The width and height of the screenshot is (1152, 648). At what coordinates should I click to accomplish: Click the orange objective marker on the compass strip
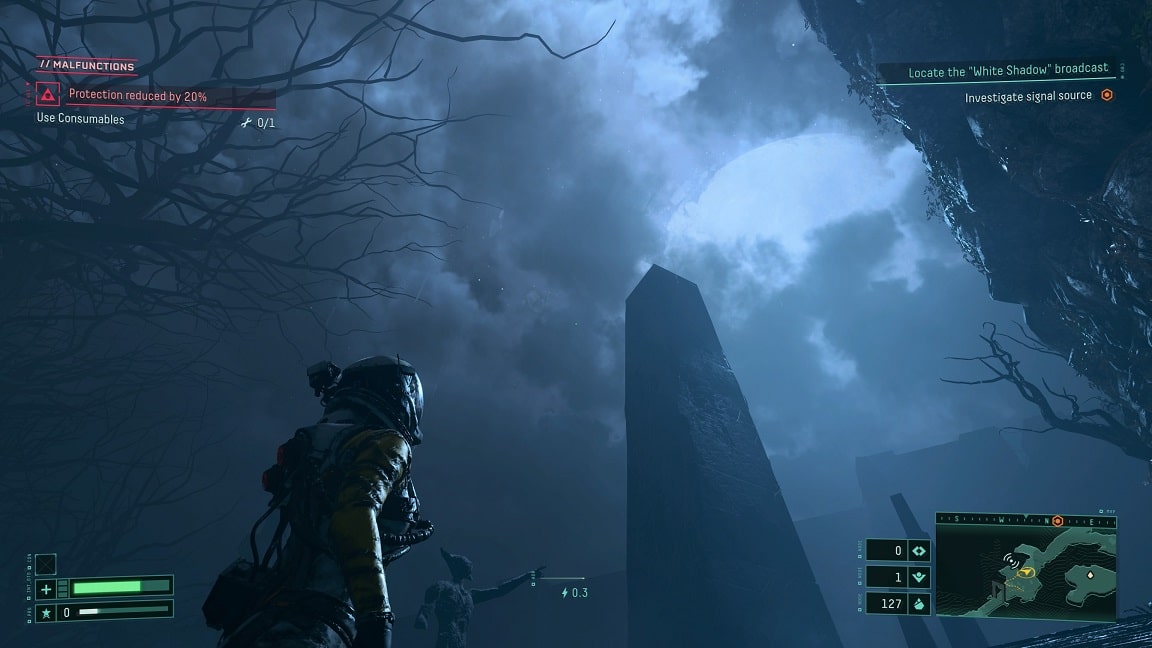click(1057, 521)
